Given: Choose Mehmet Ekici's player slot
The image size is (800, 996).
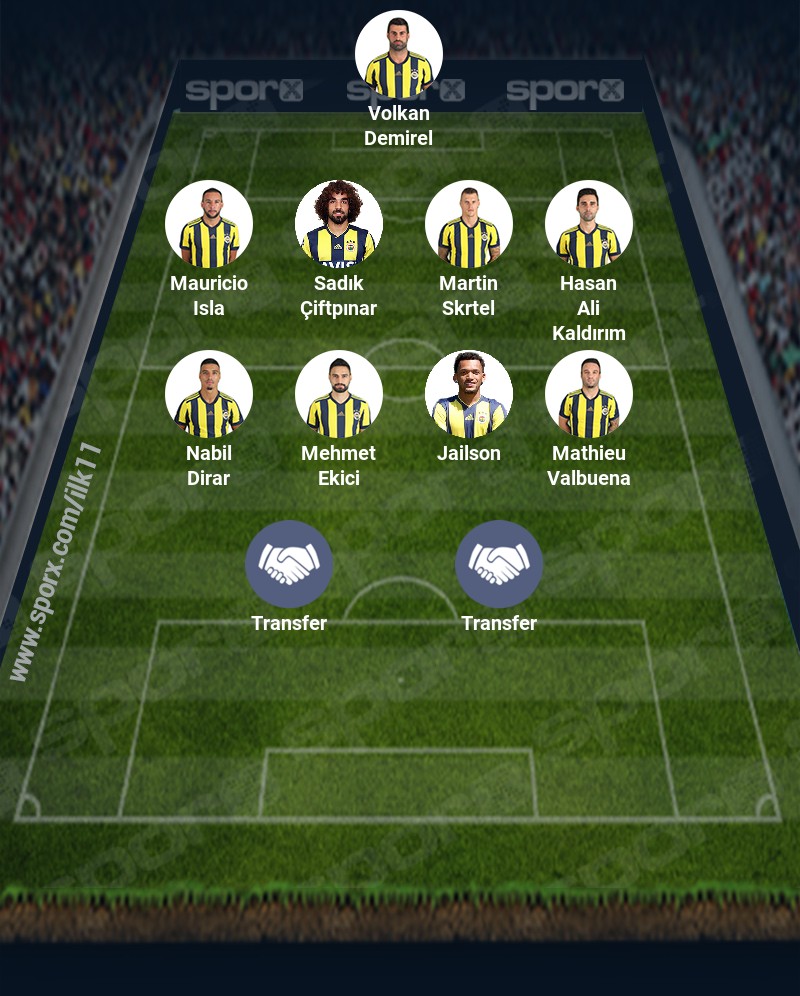Looking at the screenshot, I should (339, 394).
